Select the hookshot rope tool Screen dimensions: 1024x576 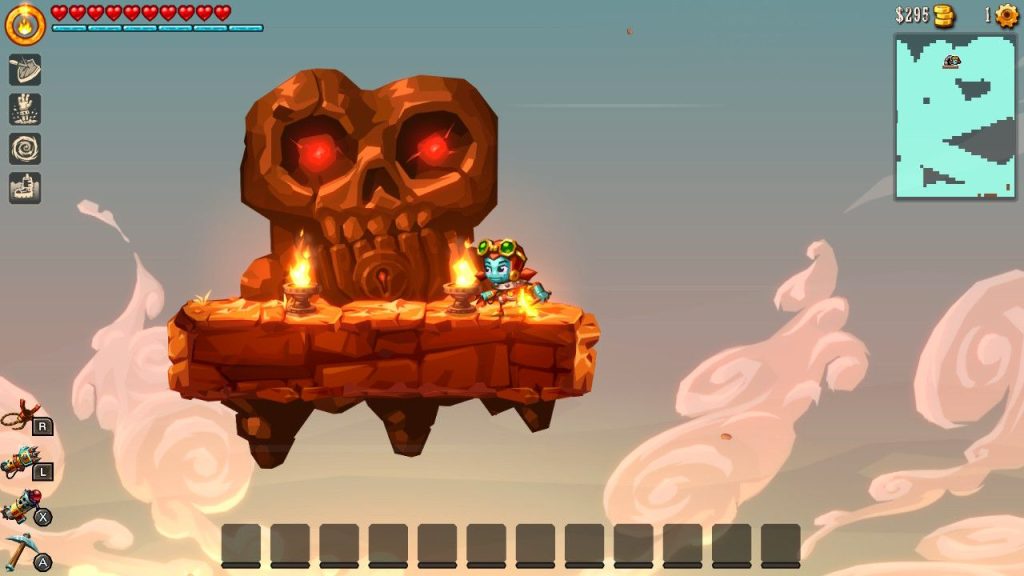point(21,416)
